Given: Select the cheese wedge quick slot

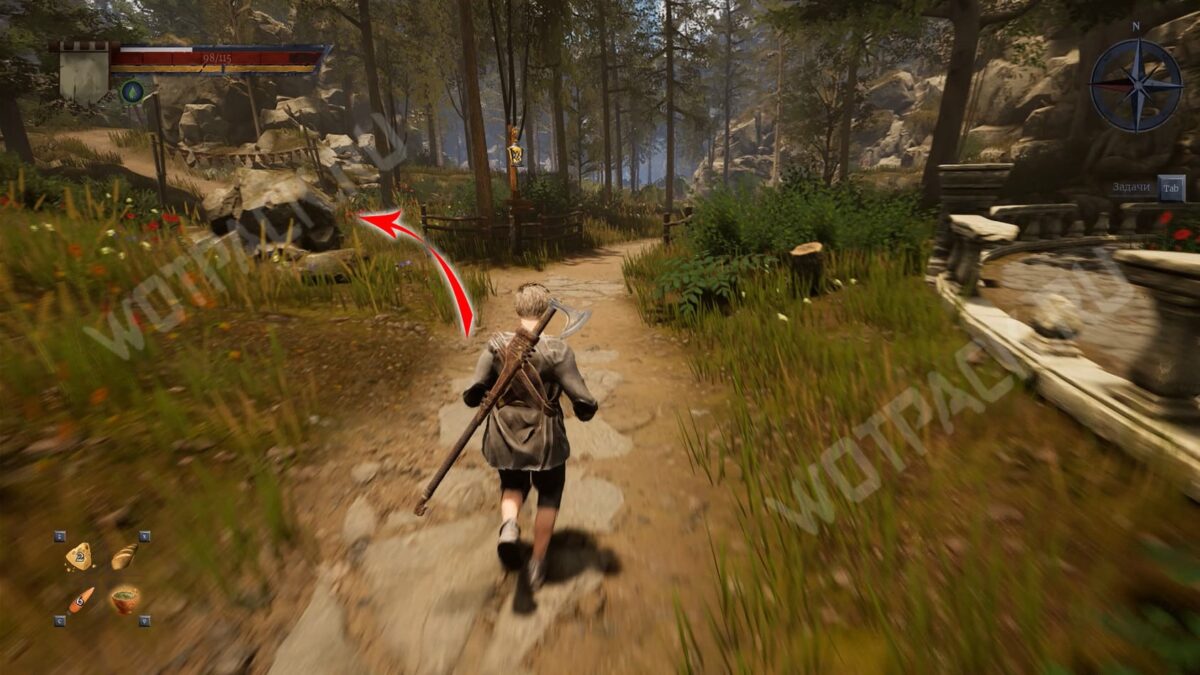Looking at the screenshot, I should pyautogui.click(x=78, y=556).
